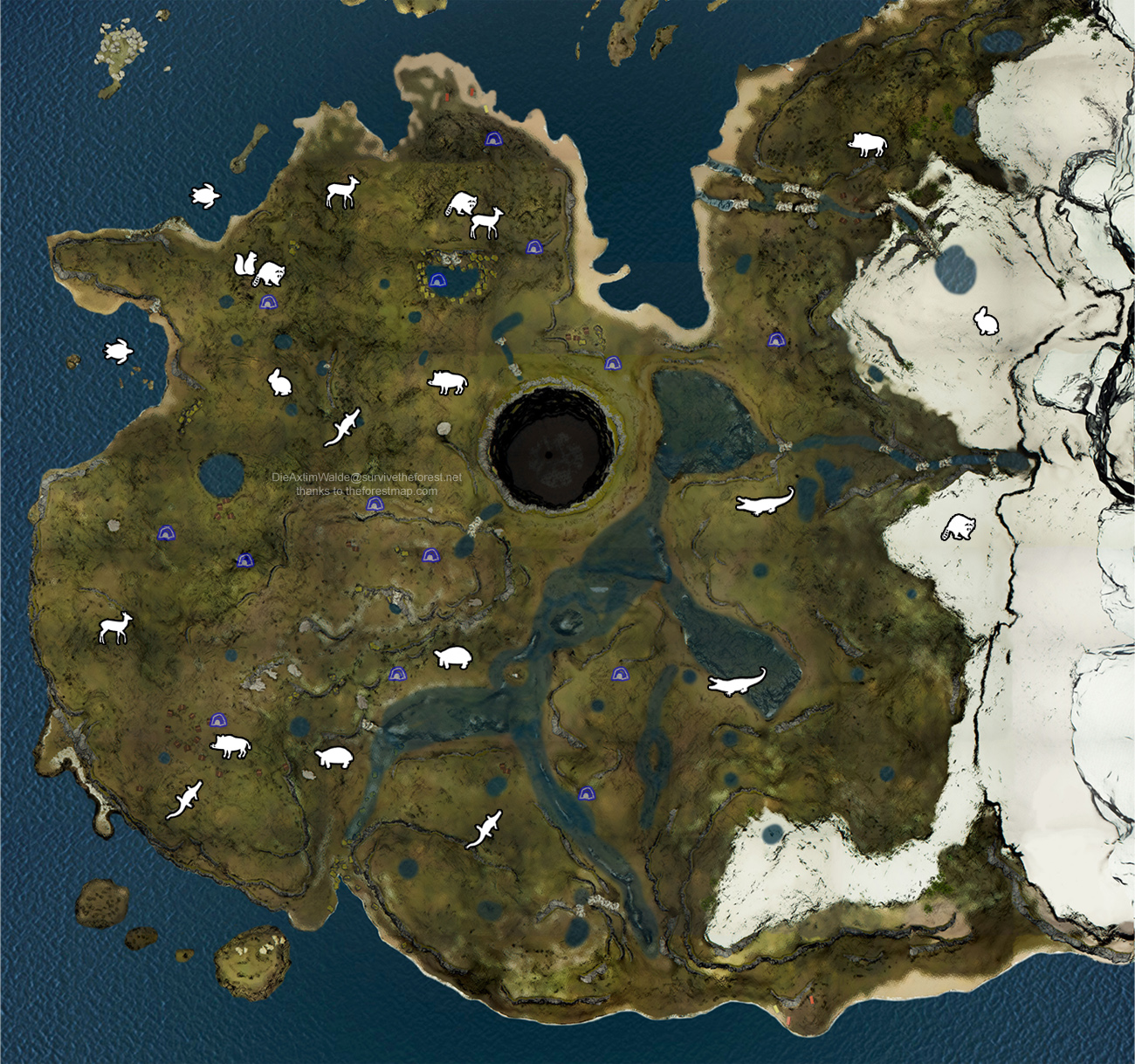Select the cave marker under the watermark text
The width and height of the screenshot is (1135, 1064).
[375, 505]
